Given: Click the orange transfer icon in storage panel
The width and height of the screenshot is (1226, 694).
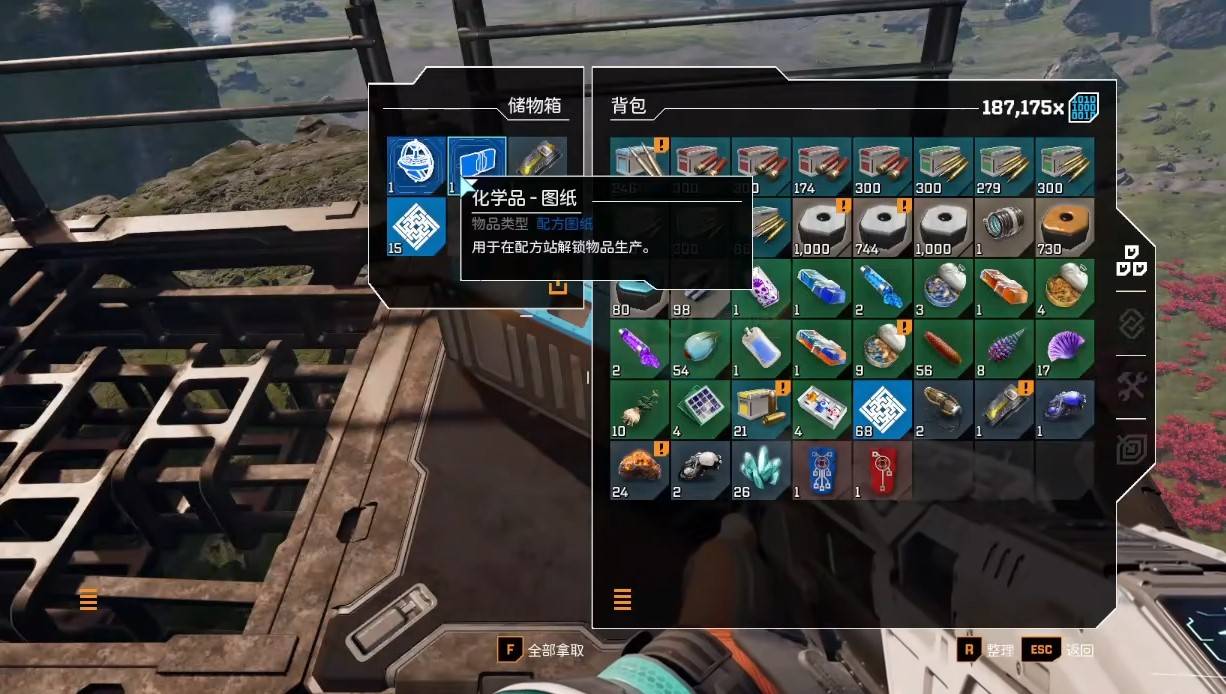Looking at the screenshot, I should [558, 287].
